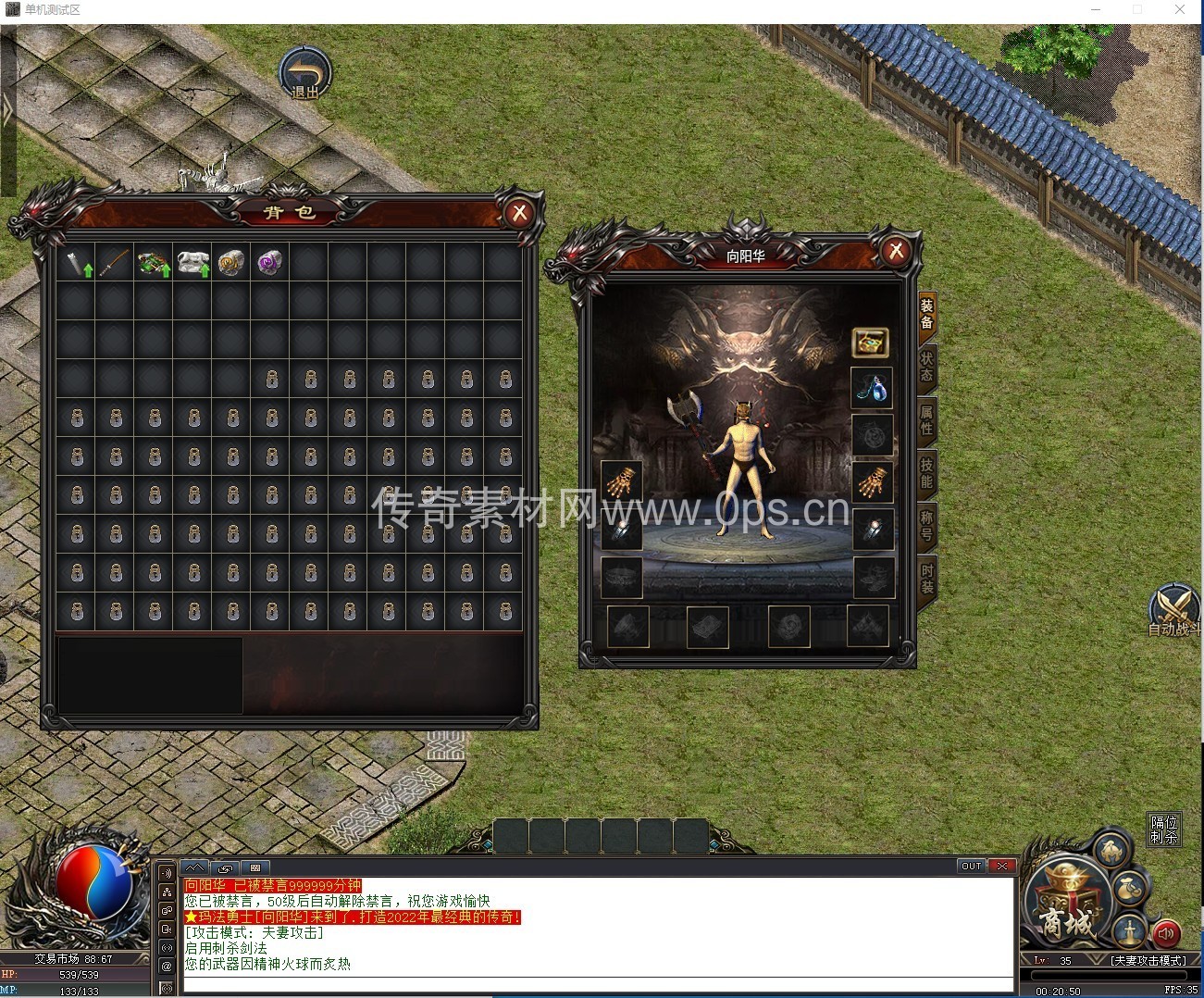The height and width of the screenshot is (998, 1204).
Task: Open the 属性 attributes tab
Action: click(x=926, y=418)
